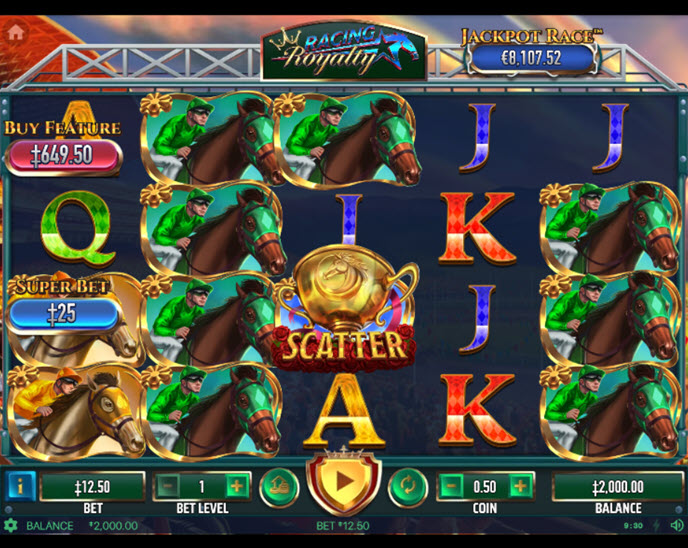The width and height of the screenshot is (688, 548).
Task: Go to the home lobby icon
Action: click(x=16, y=31)
